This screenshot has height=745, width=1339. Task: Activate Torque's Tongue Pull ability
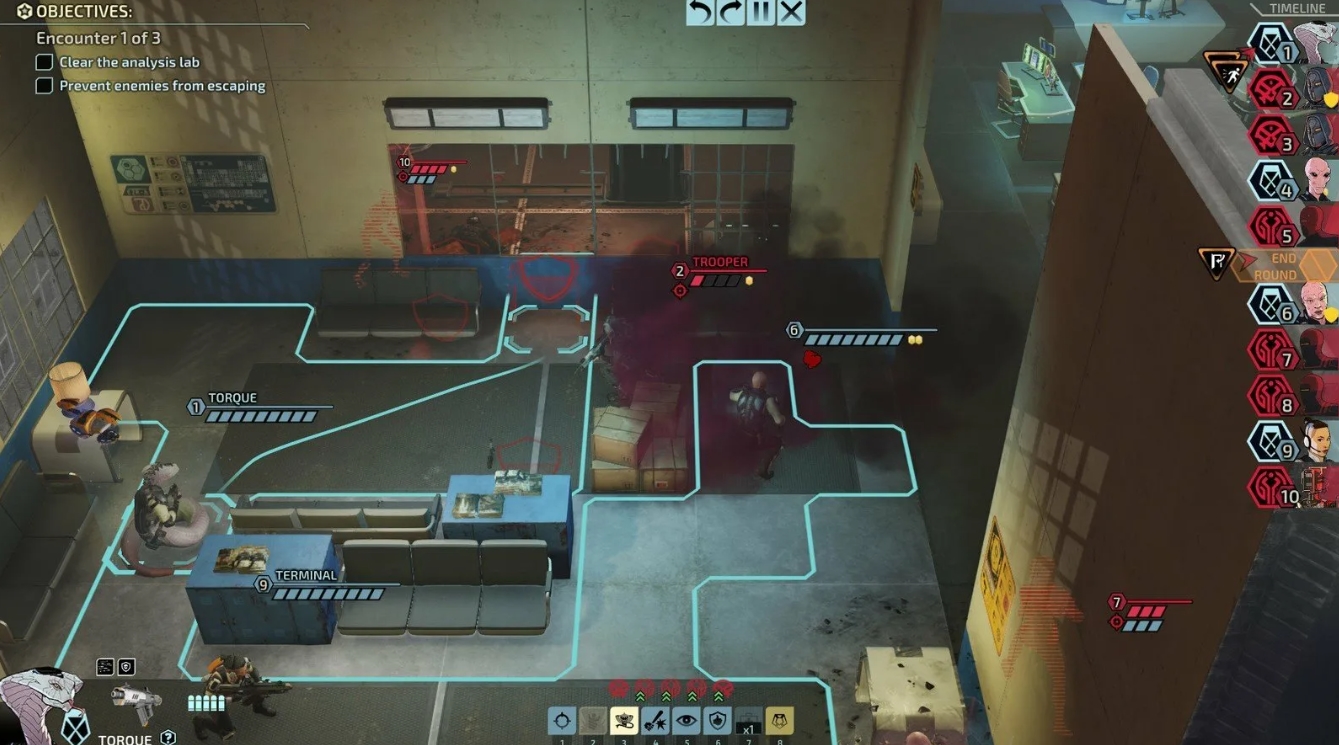pos(623,720)
